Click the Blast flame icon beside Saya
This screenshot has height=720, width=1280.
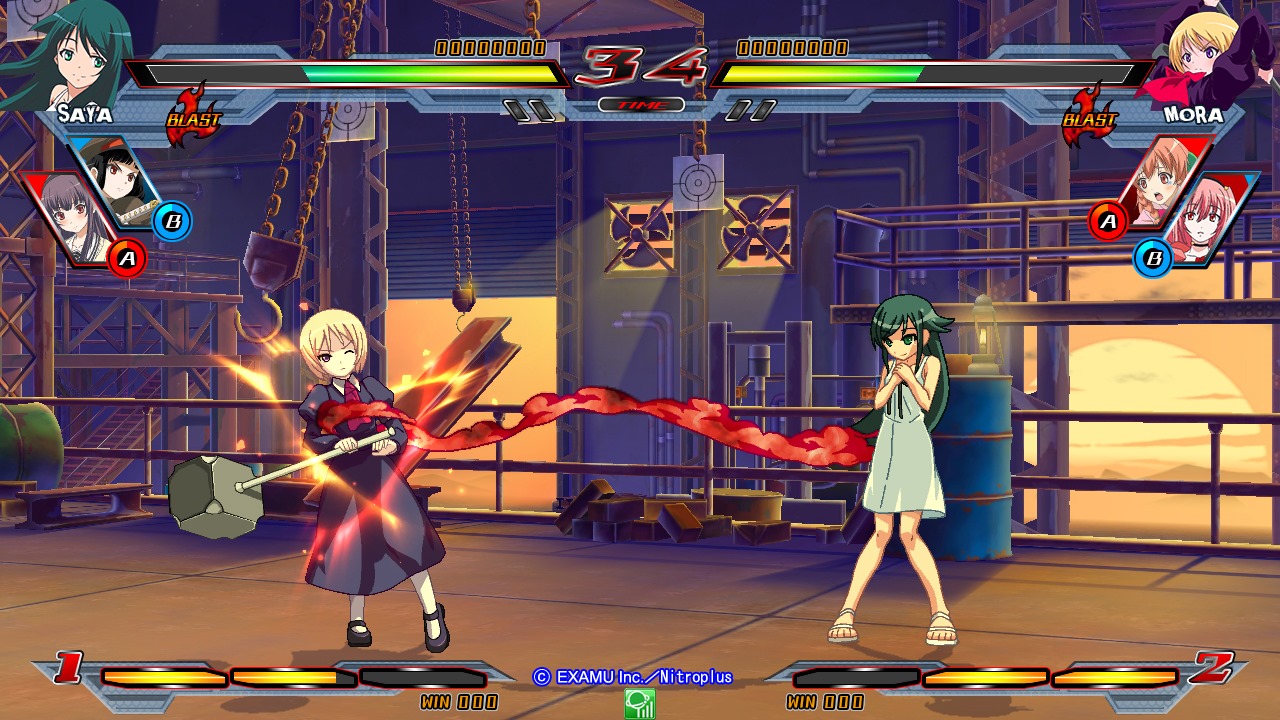click(x=192, y=115)
